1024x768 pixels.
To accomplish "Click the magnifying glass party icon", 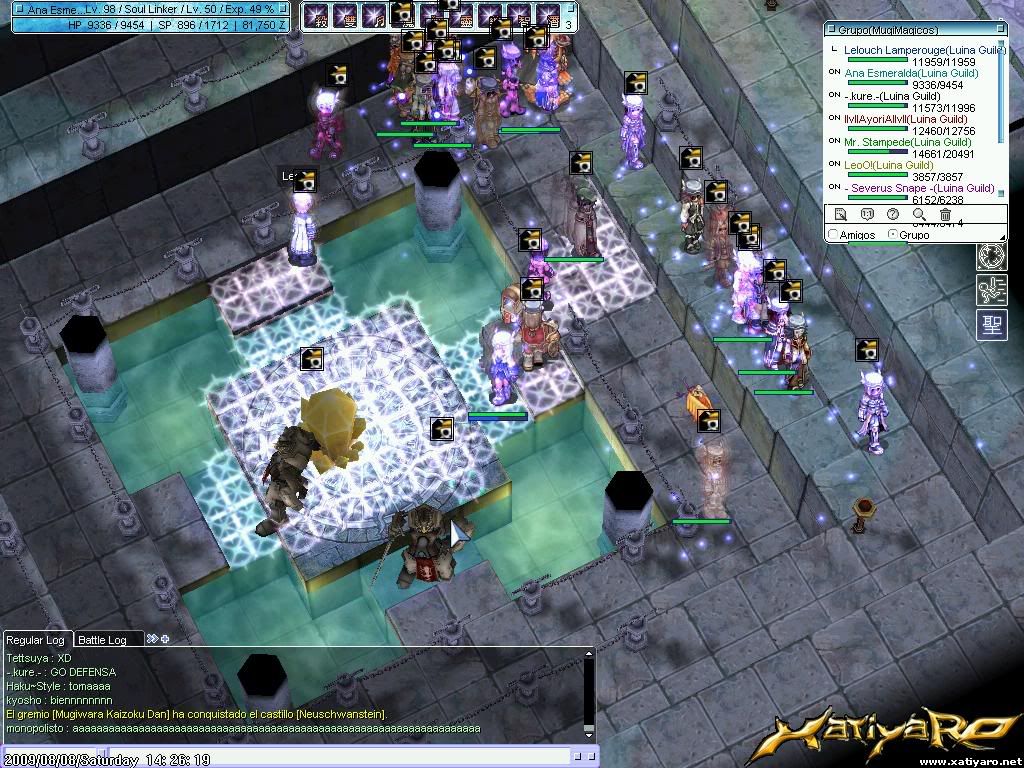I will pos(919,214).
